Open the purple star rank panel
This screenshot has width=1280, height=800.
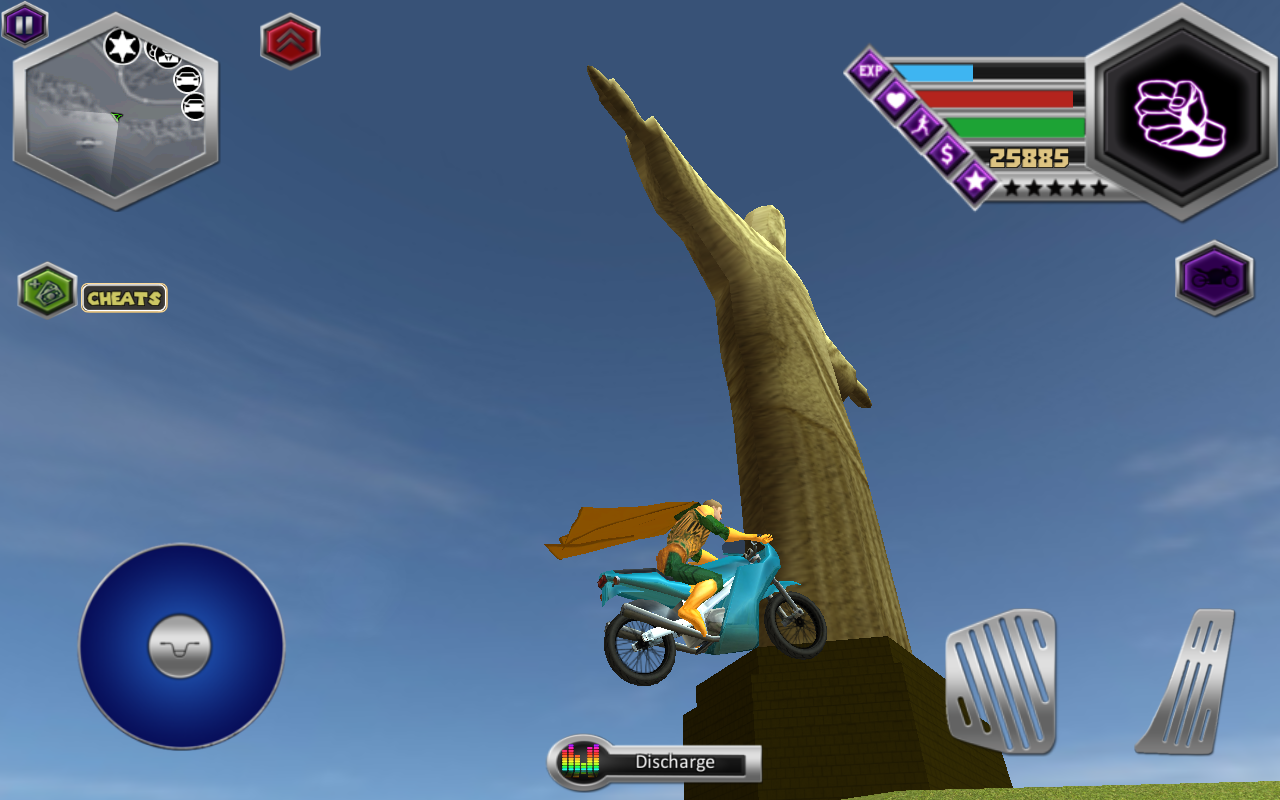pyautogui.click(x=976, y=183)
